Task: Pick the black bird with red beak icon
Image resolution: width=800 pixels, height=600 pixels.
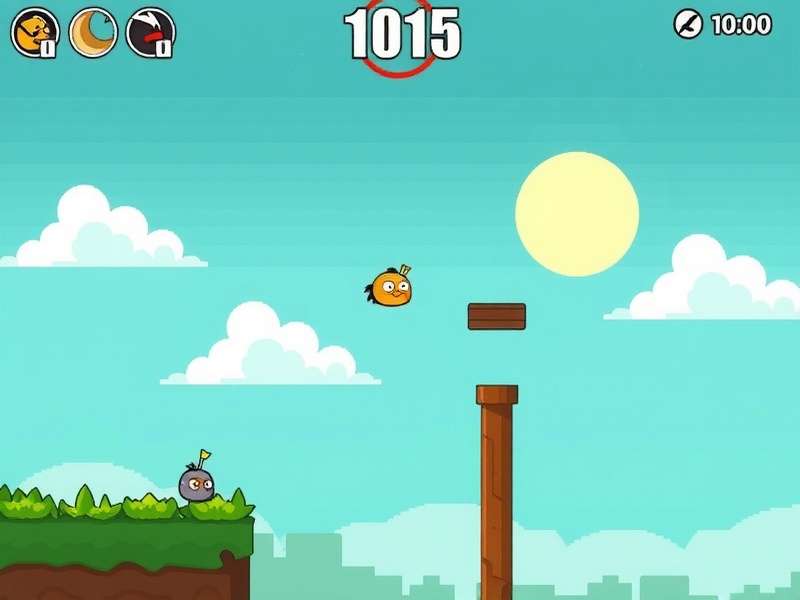Action: click(x=150, y=32)
